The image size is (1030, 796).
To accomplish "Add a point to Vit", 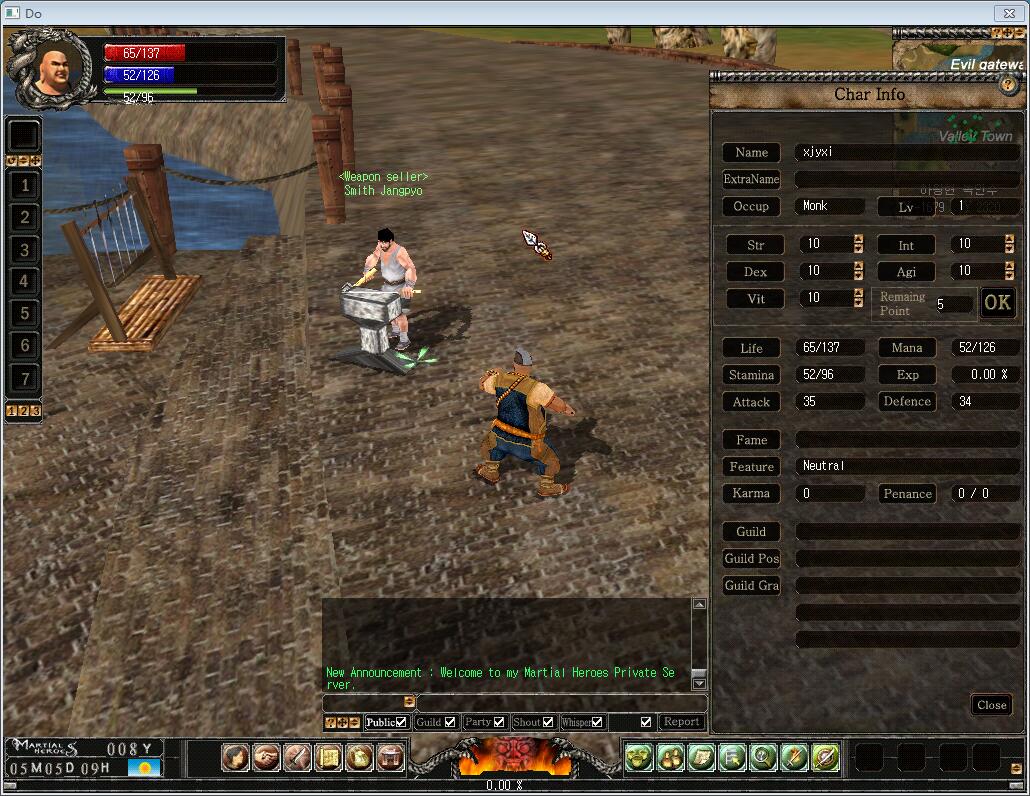I will [858, 294].
